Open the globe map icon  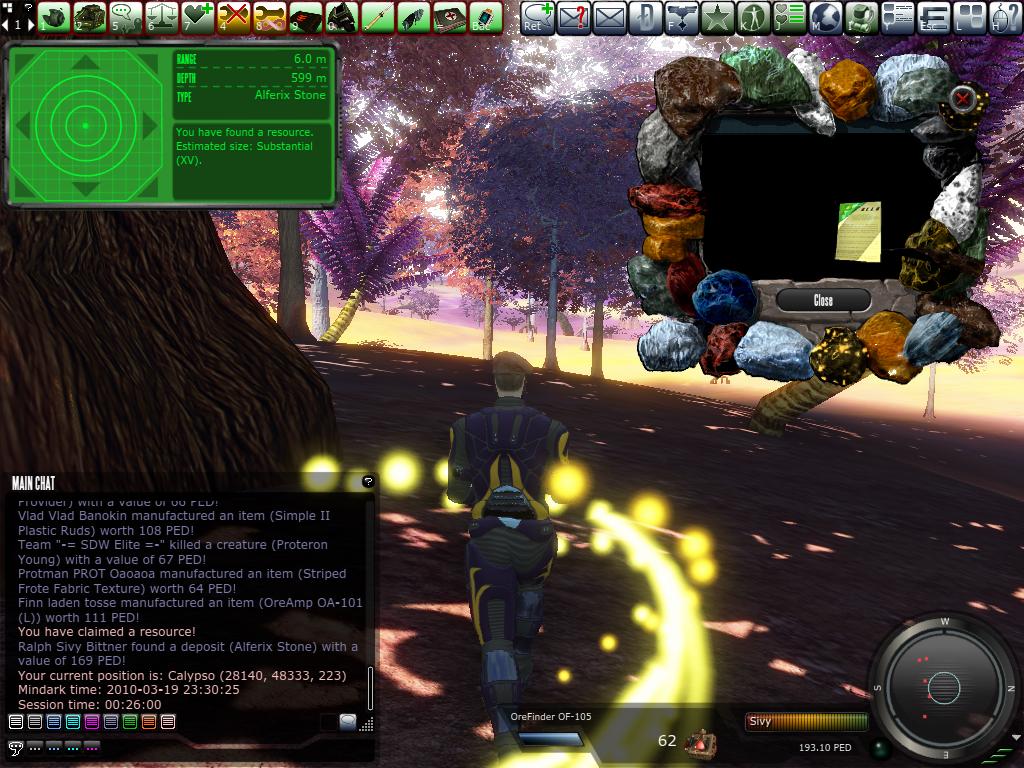pos(825,17)
